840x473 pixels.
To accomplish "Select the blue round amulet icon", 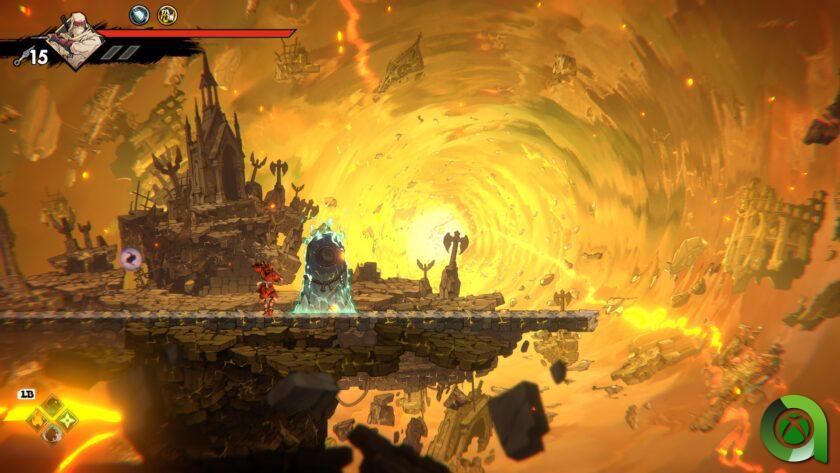I will [x=139, y=14].
